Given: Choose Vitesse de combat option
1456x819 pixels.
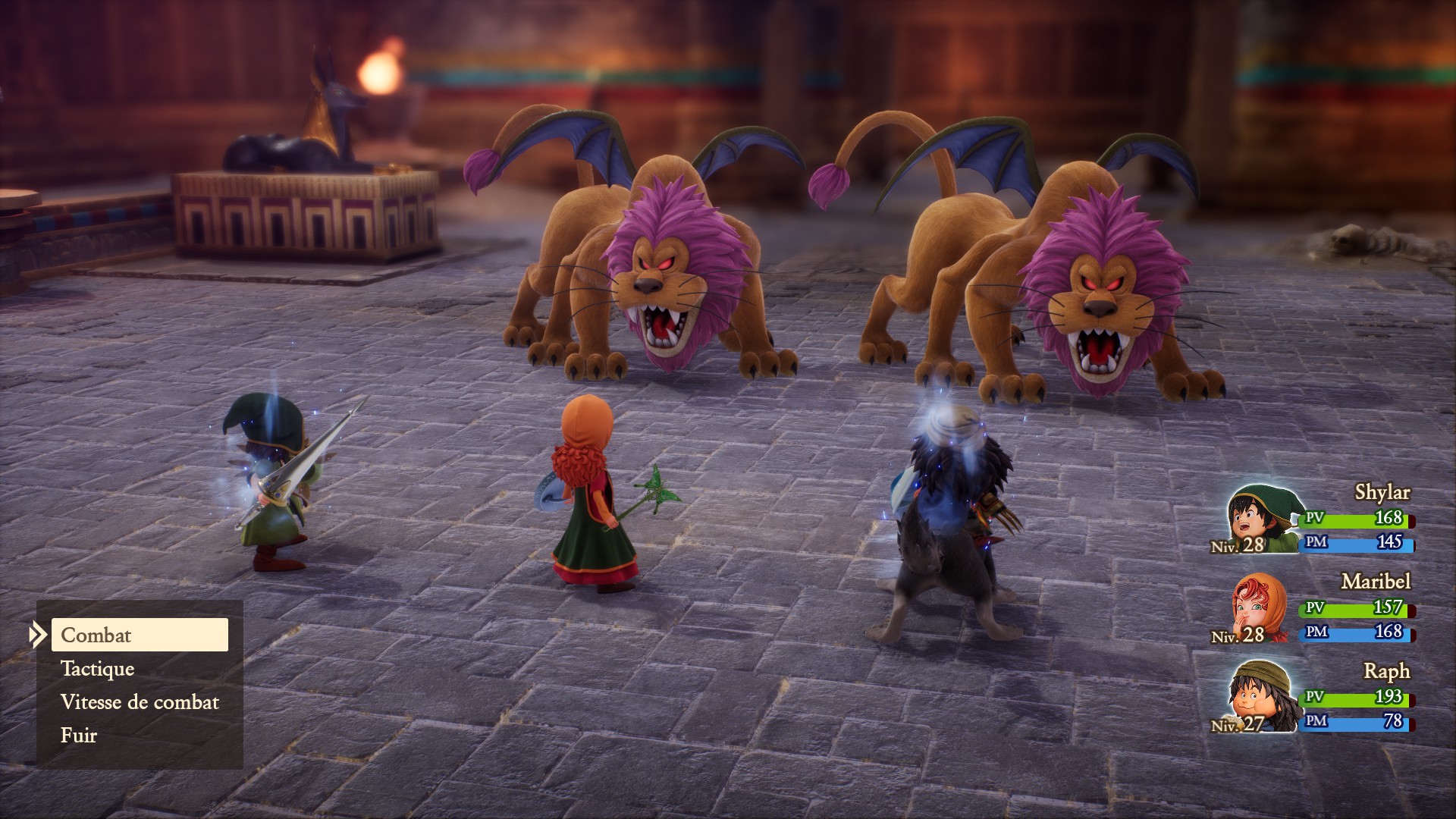Looking at the screenshot, I should coord(140,702).
